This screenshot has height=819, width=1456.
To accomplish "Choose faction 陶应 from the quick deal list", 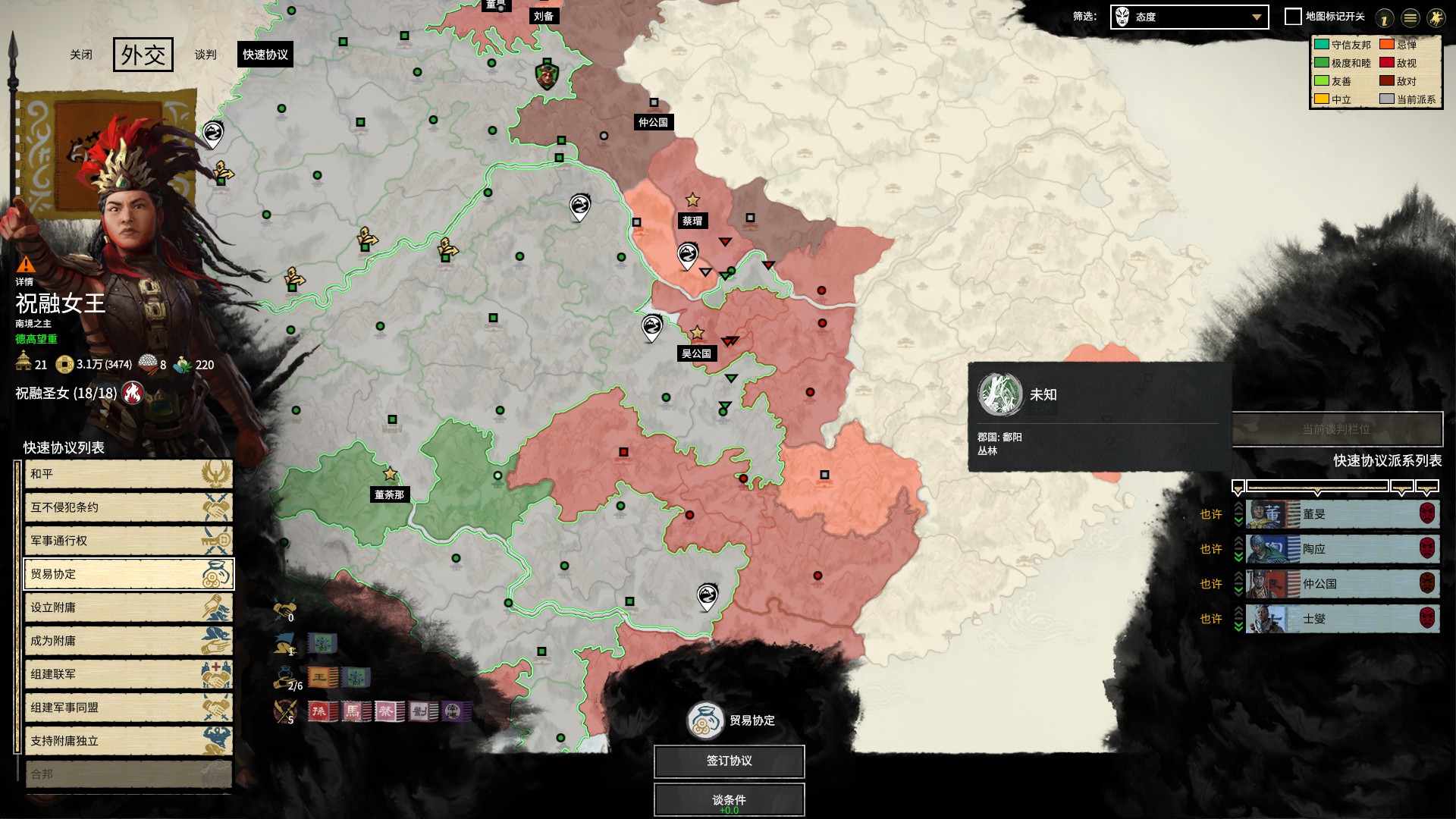I will pos(1342,549).
